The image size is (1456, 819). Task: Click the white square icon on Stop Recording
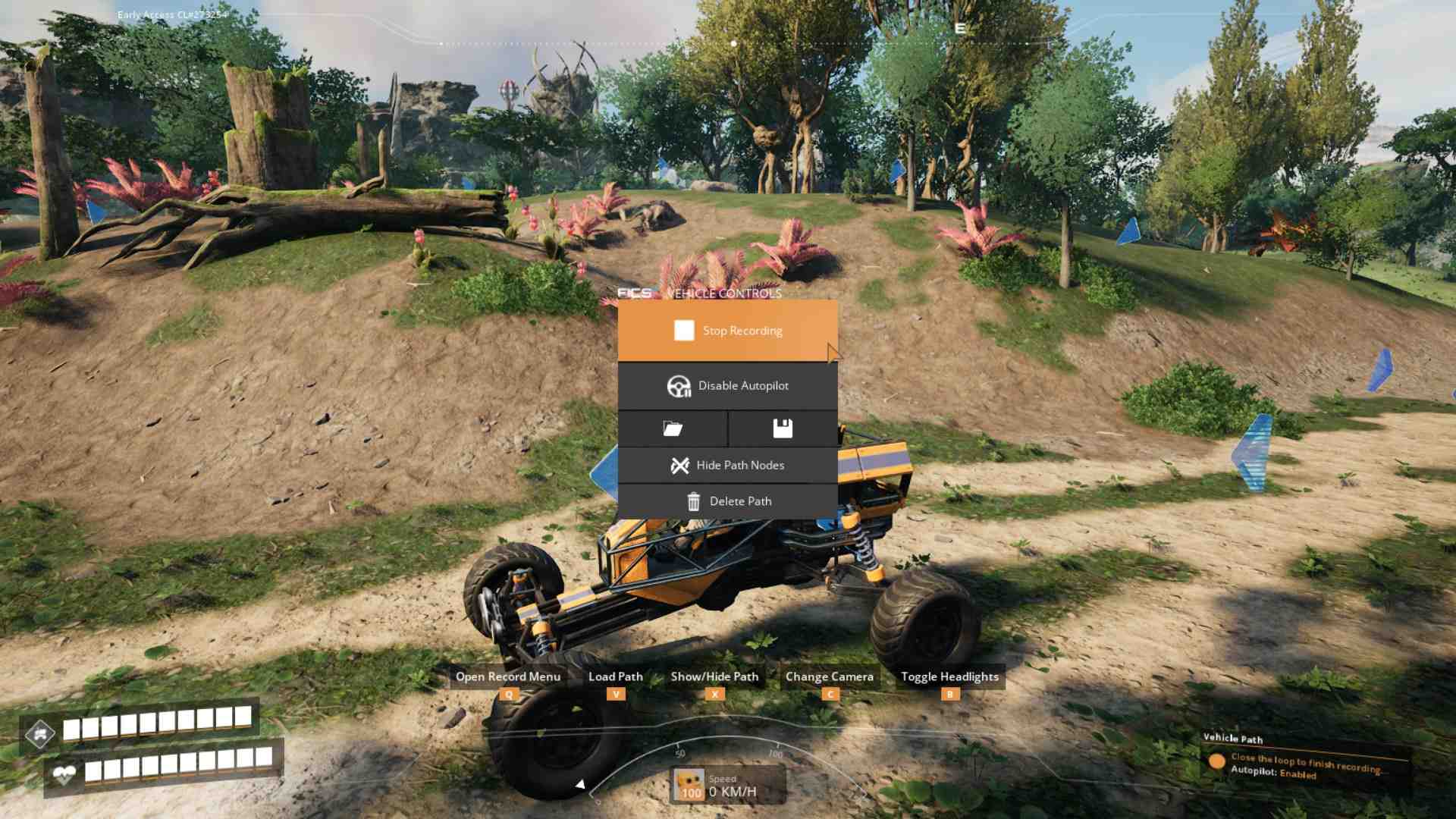[x=685, y=330]
